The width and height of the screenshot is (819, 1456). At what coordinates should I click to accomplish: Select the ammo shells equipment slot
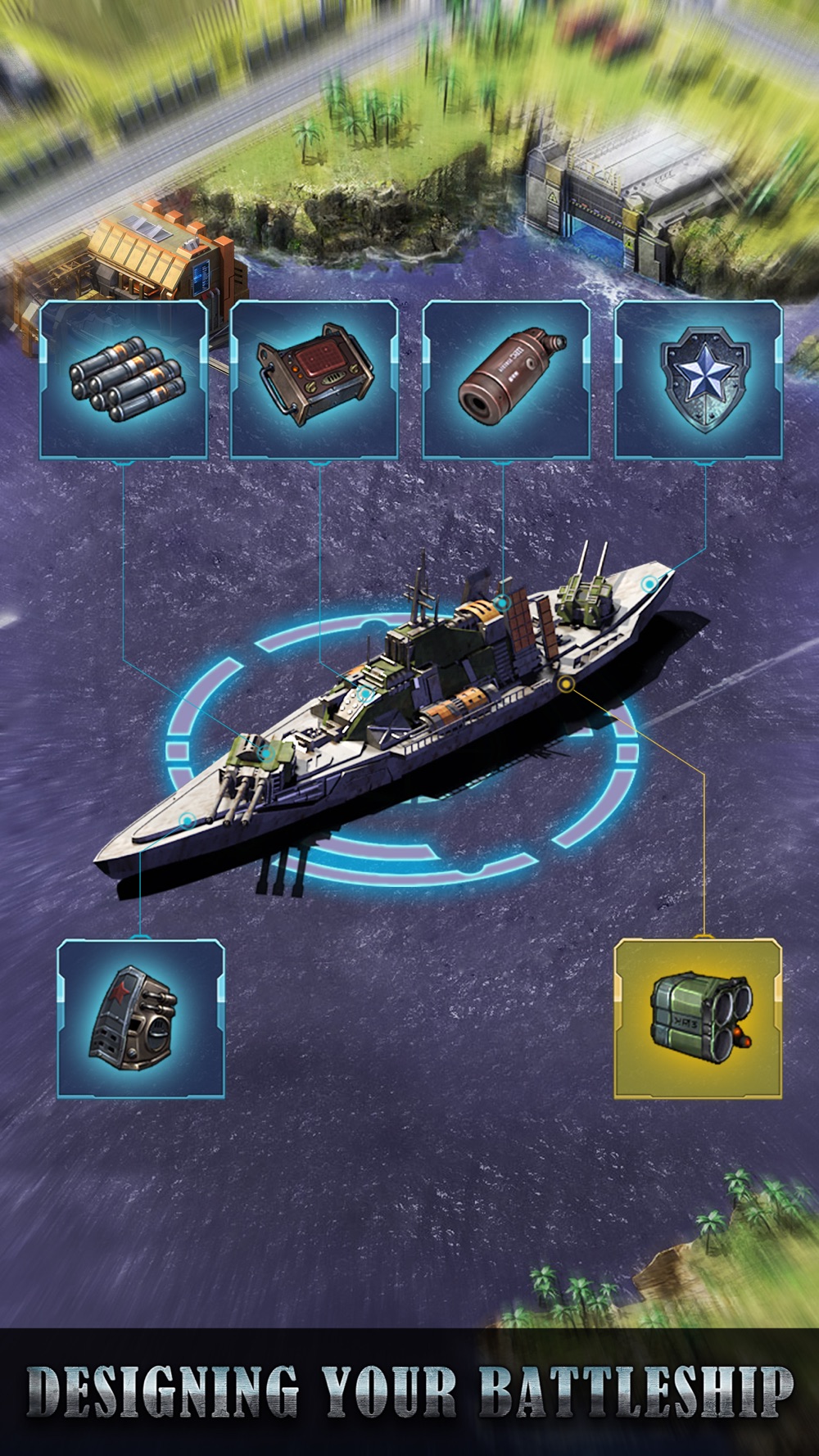tap(124, 380)
